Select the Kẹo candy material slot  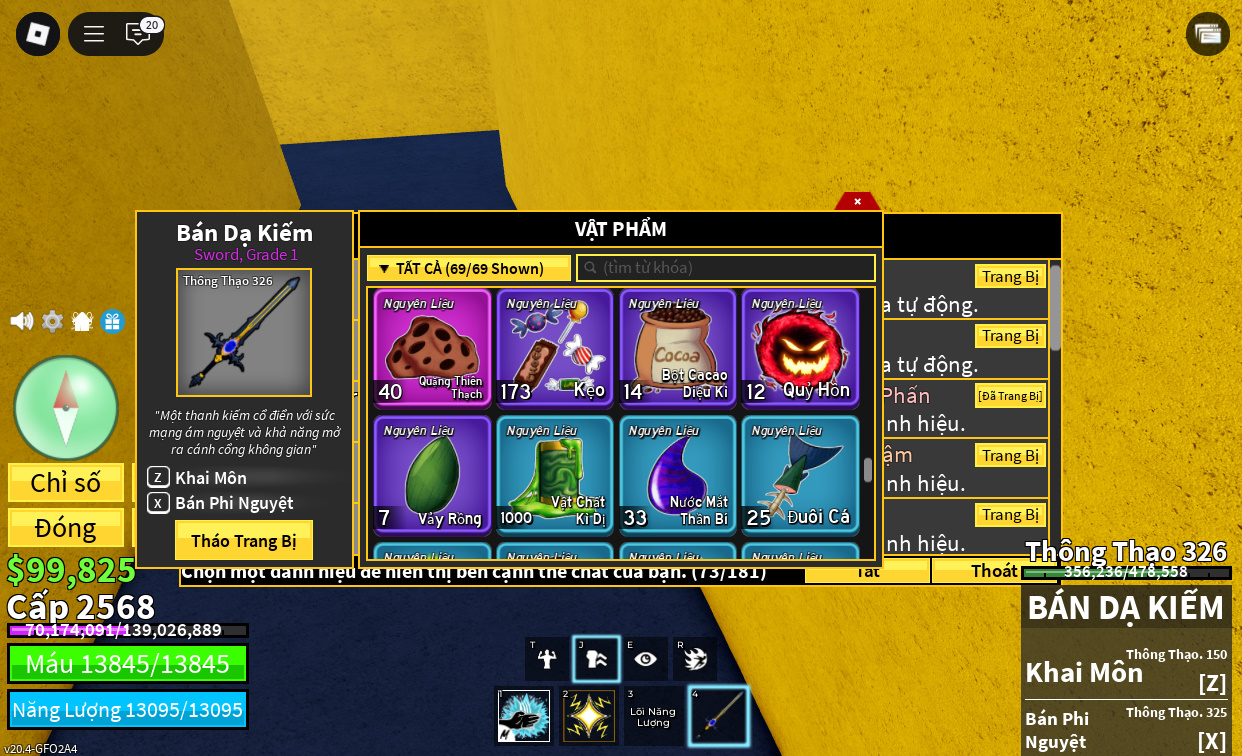pos(555,347)
